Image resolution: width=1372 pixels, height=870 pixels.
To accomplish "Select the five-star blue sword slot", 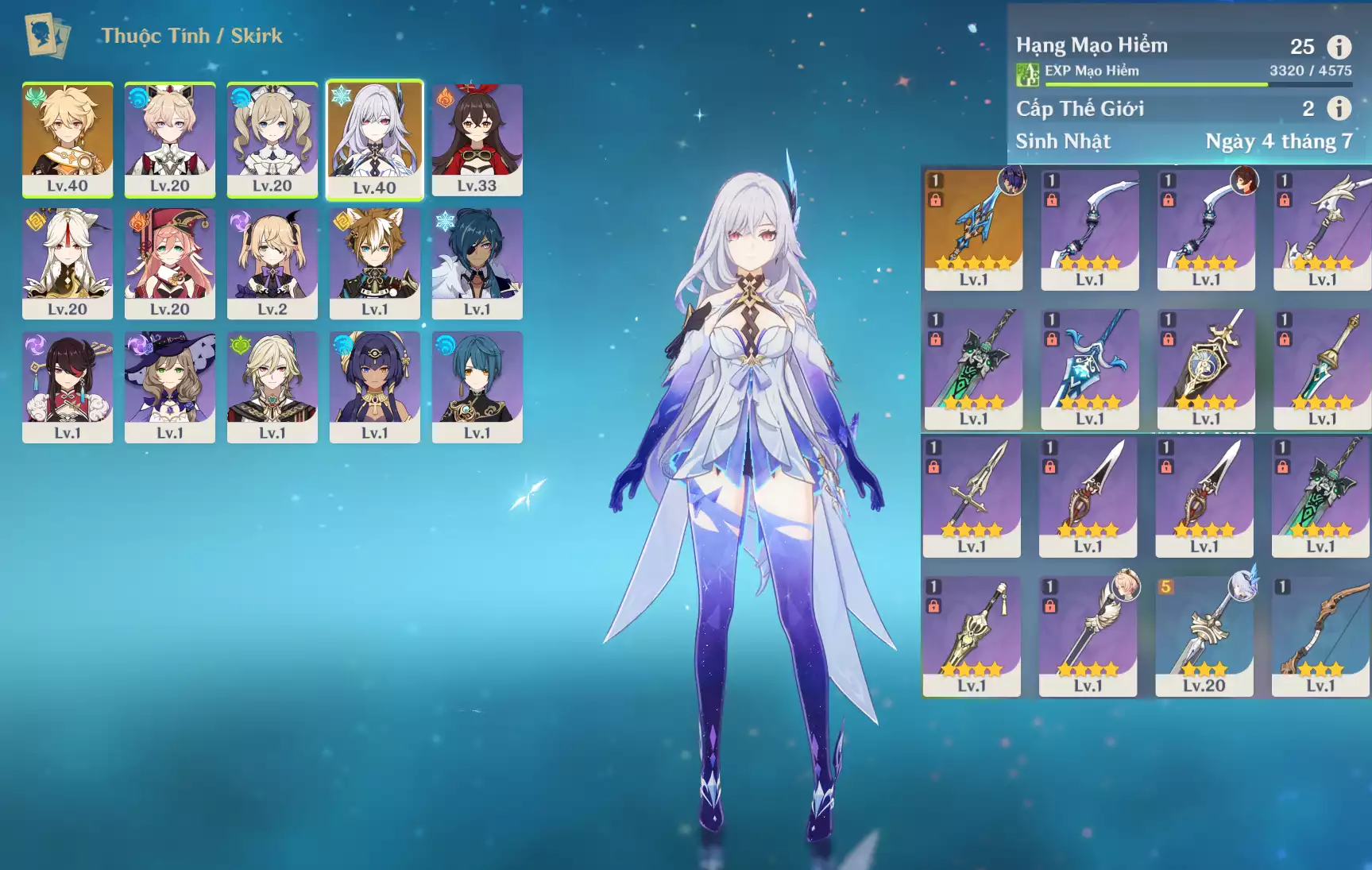I will [x=973, y=230].
